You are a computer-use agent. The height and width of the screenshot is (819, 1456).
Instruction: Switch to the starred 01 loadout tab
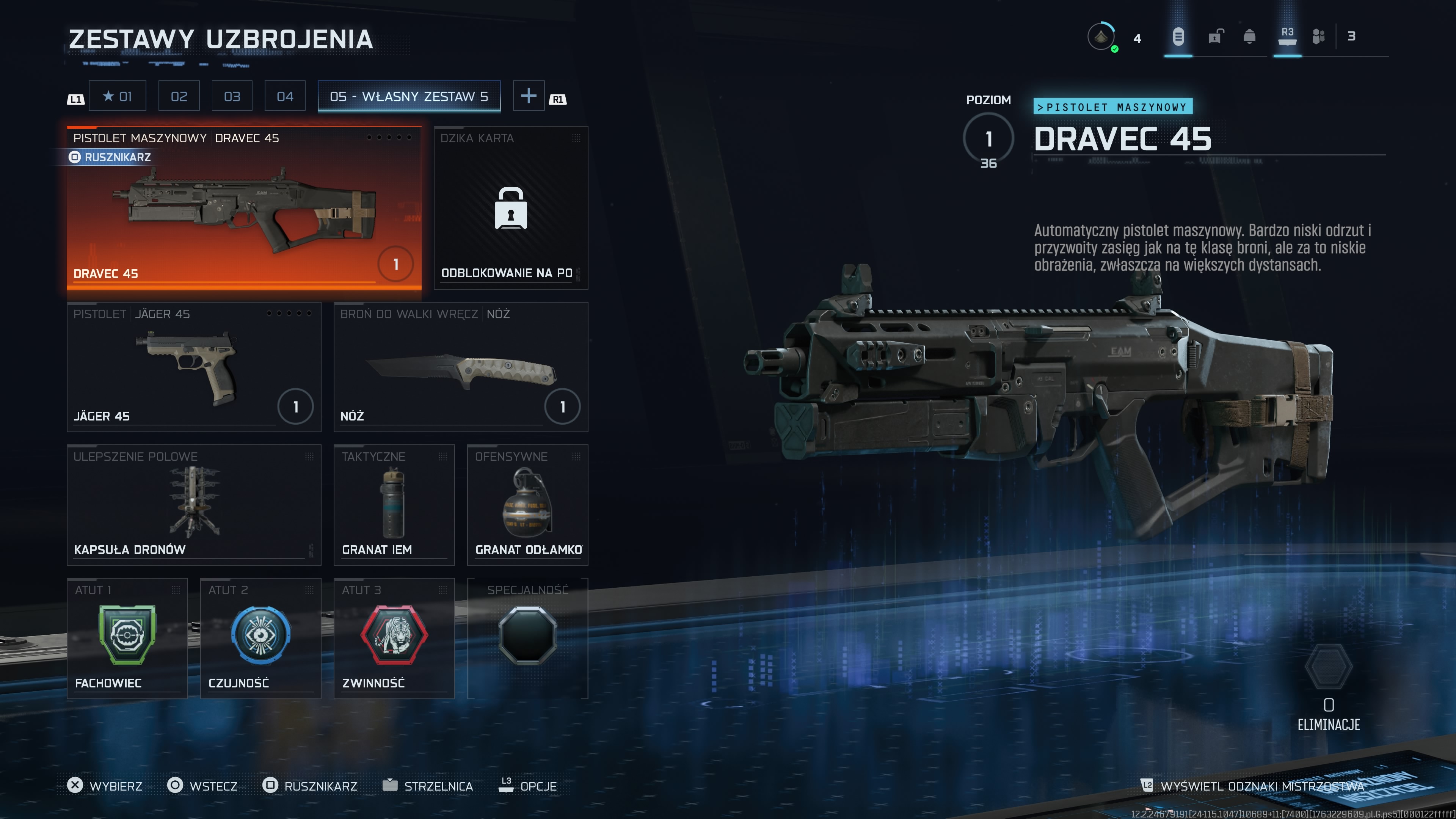(x=118, y=96)
